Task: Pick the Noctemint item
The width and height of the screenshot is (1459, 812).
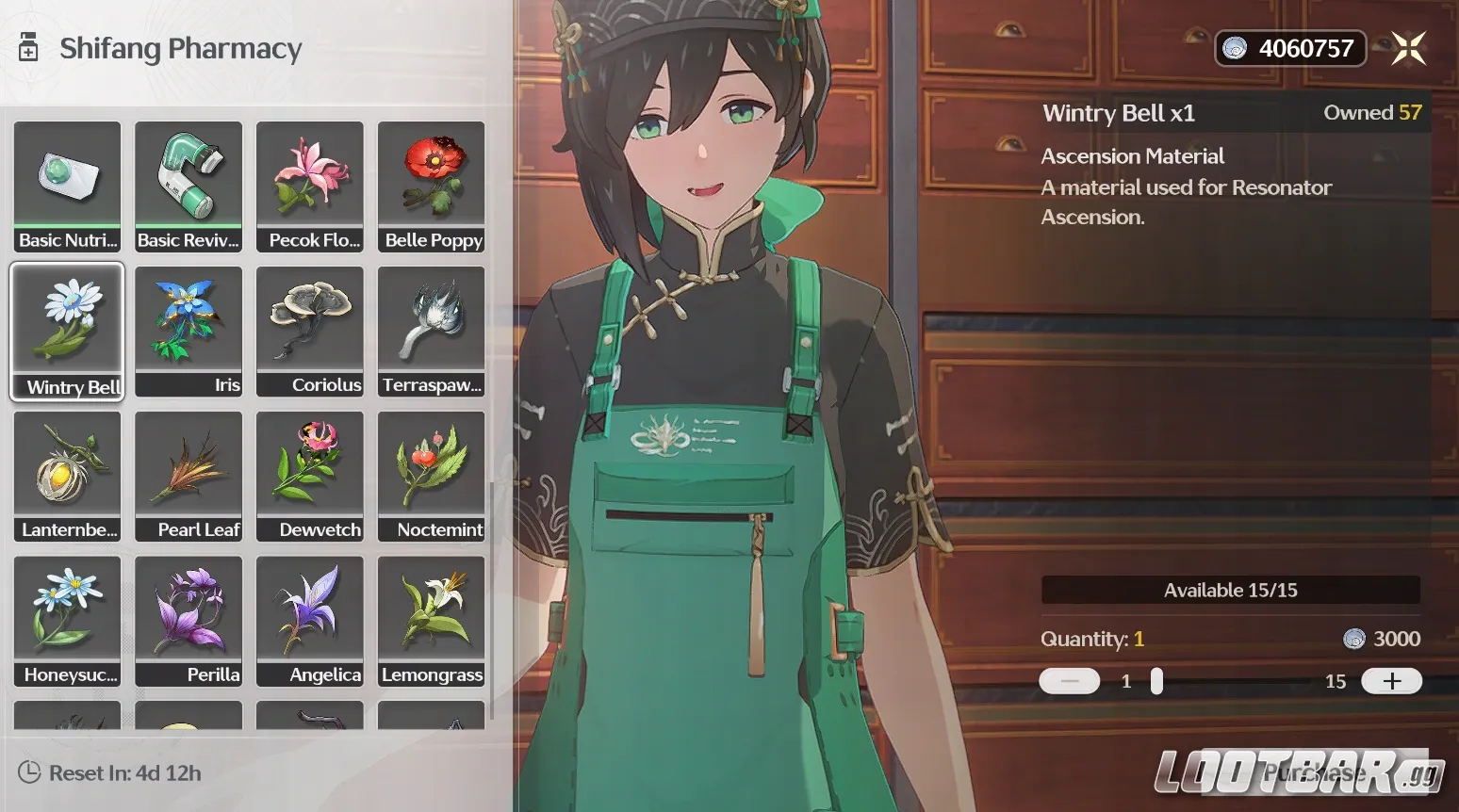Action: [432, 476]
